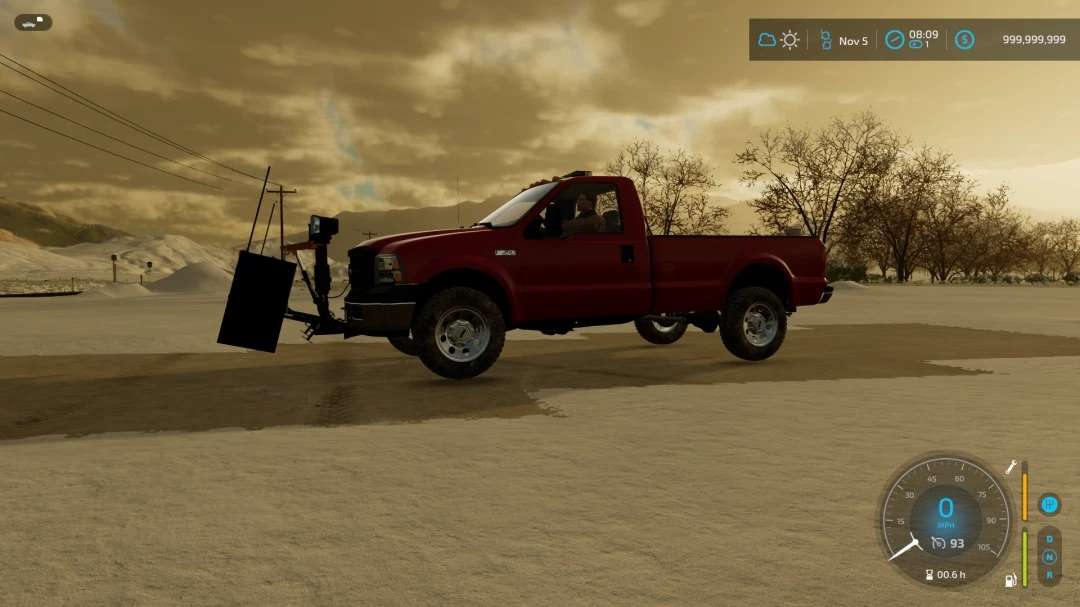
Task: Shift into Drive on gear selector
Action: pyautogui.click(x=1049, y=539)
